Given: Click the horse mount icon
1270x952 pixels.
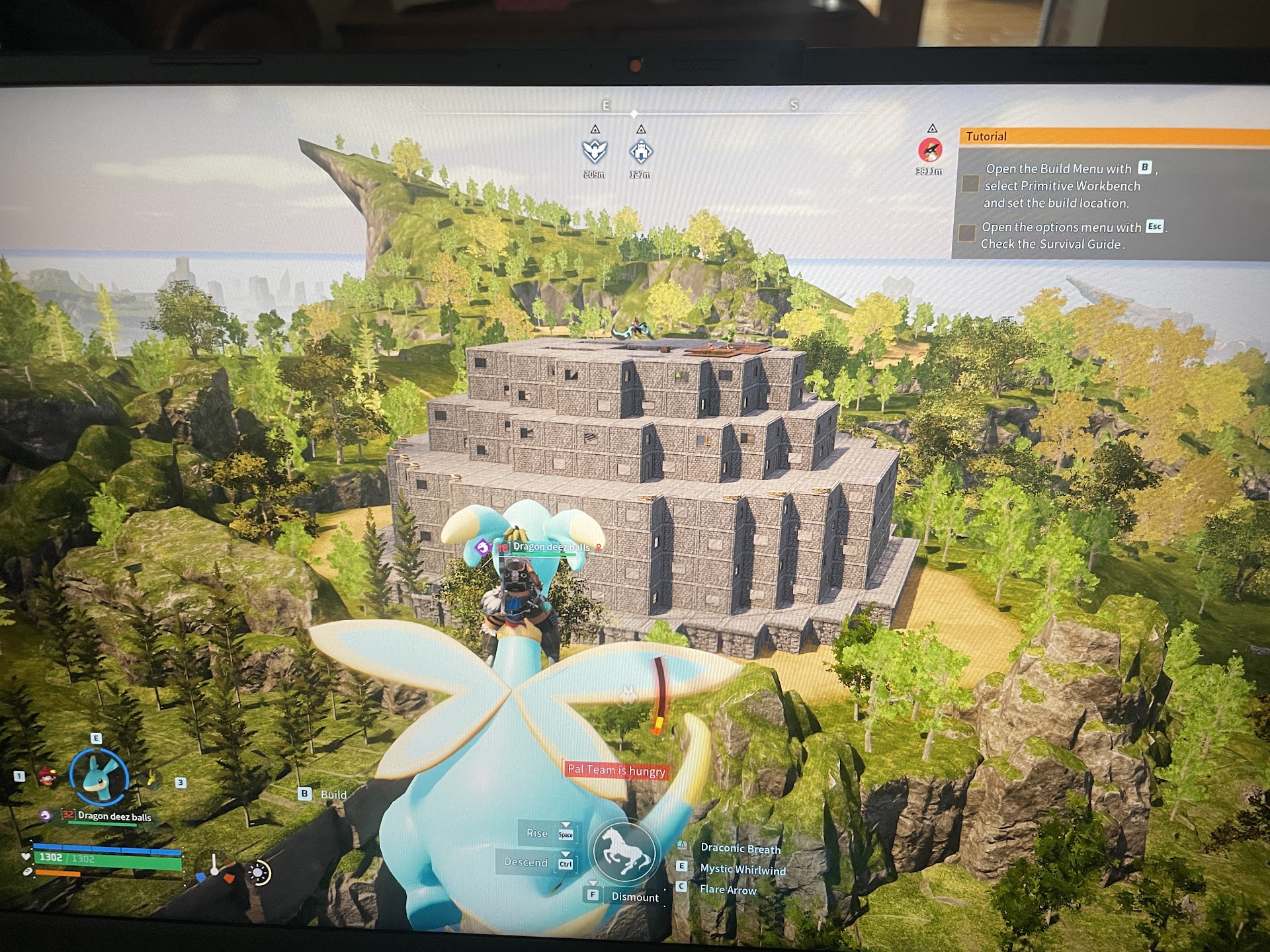Looking at the screenshot, I should click(624, 852).
